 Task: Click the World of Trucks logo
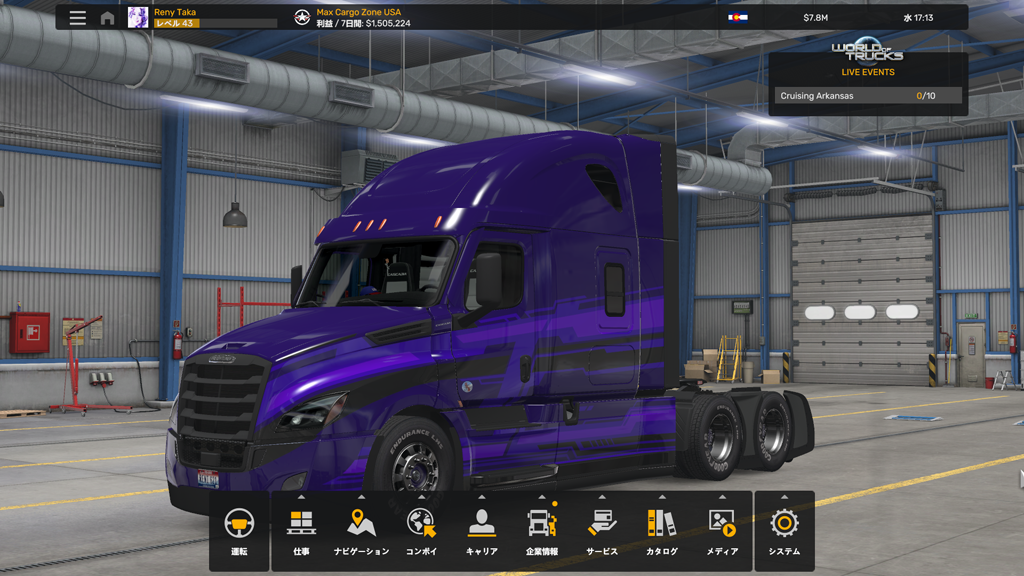point(867,51)
